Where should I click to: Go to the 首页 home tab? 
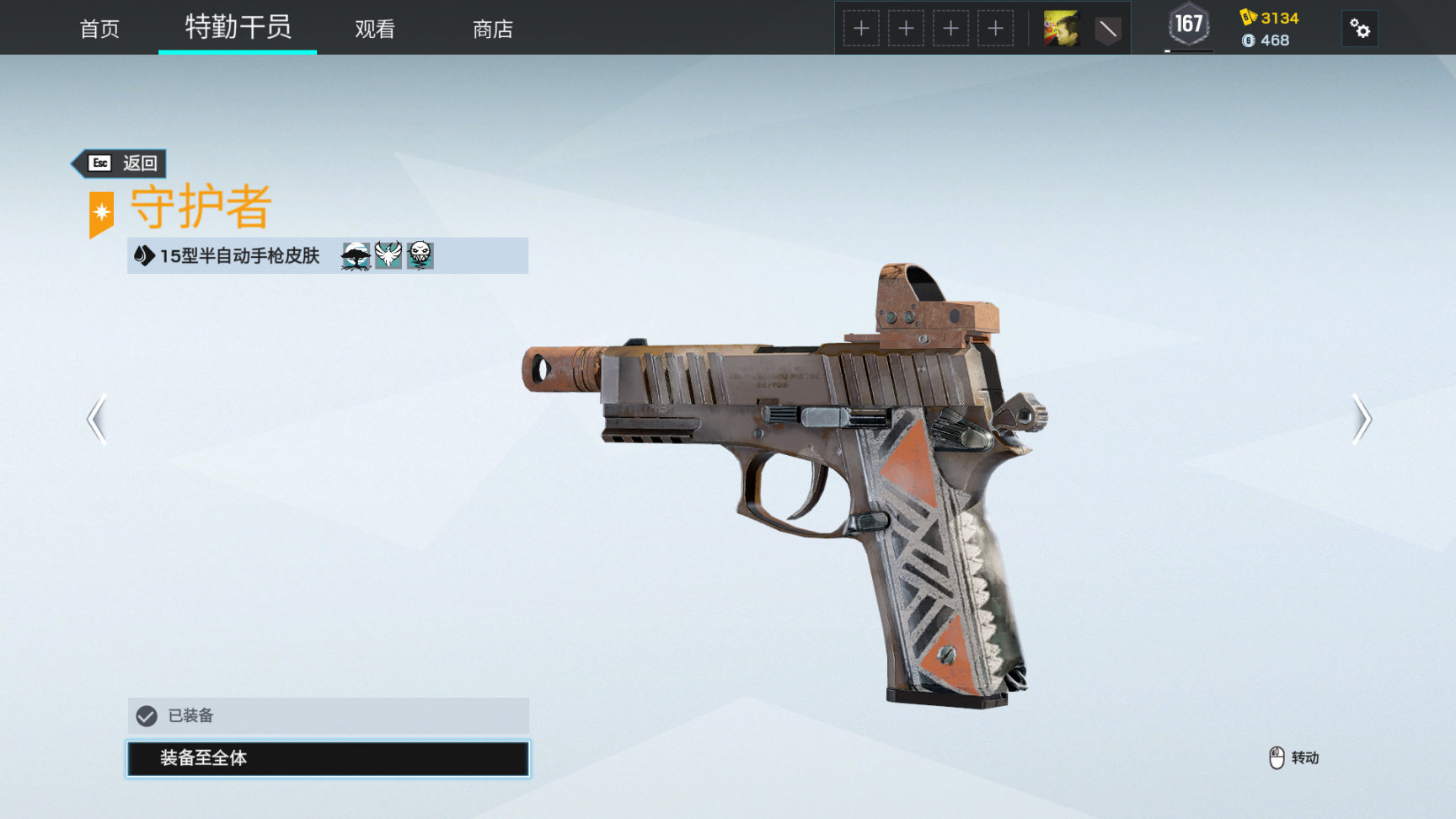coord(99,29)
